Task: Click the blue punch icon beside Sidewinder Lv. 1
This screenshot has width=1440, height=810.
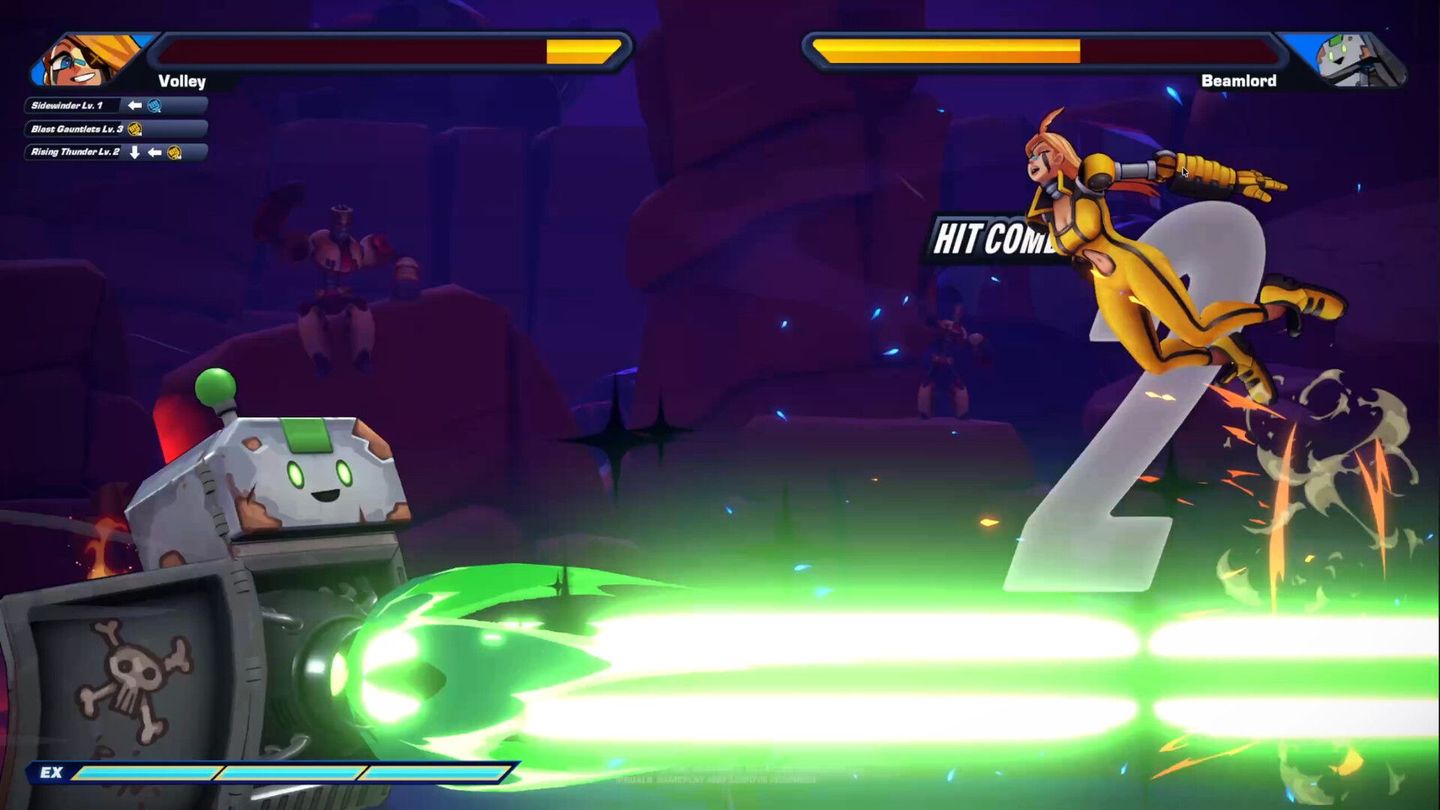Action: click(x=153, y=105)
